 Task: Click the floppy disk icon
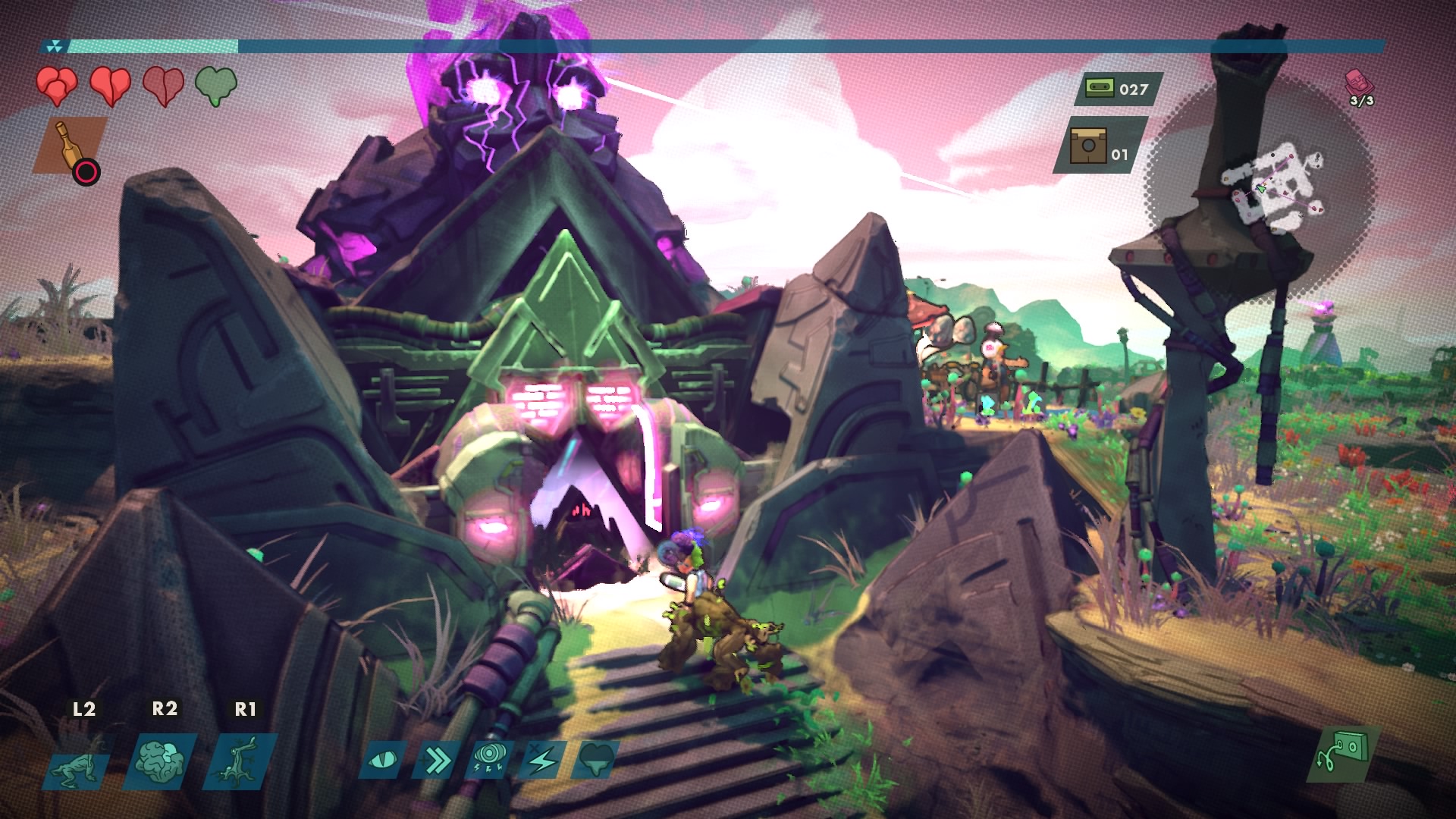pyautogui.click(x=1088, y=146)
